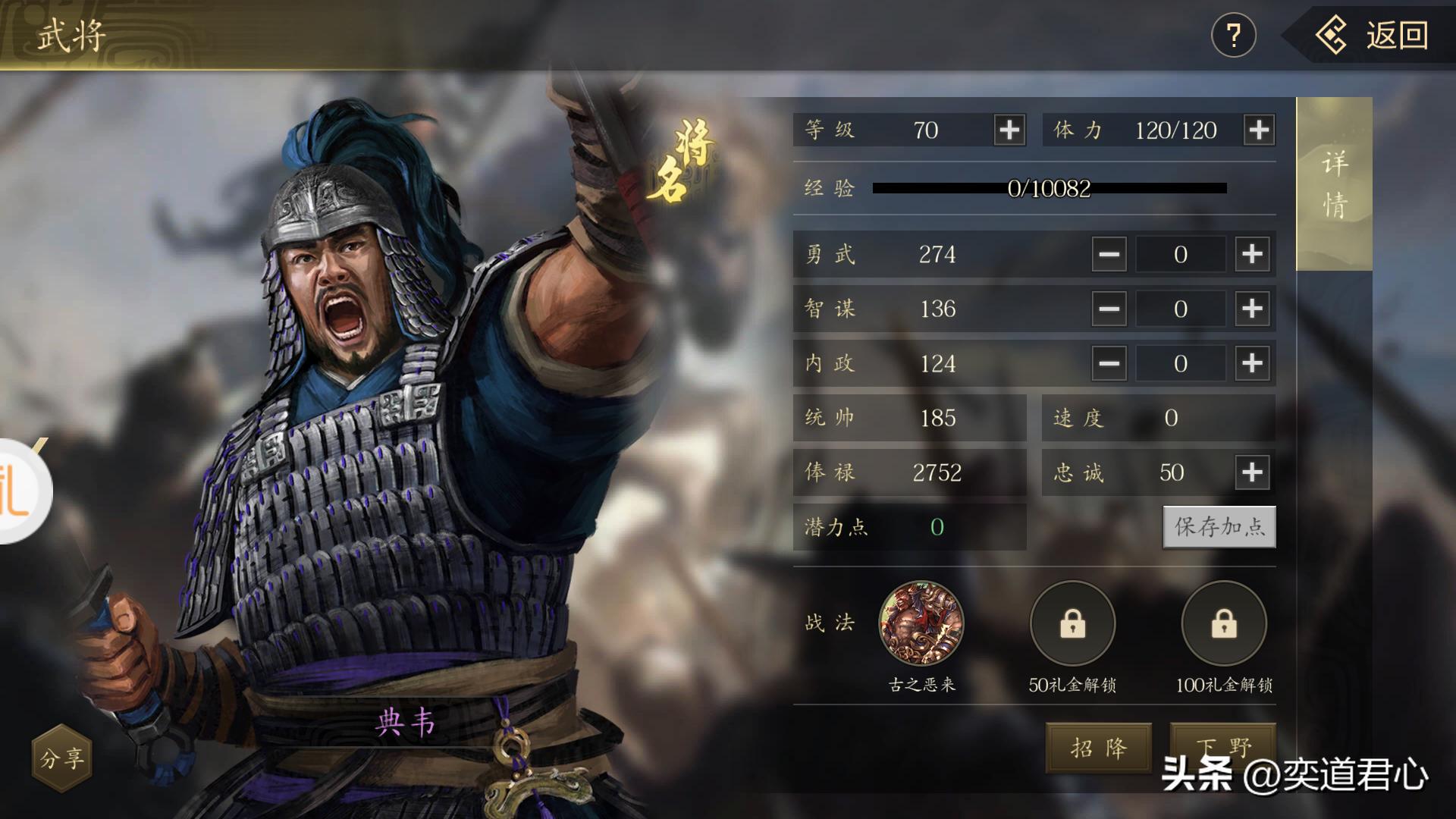Increase 内政 allocation with its plus button
This screenshot has height=819, width=1456.
coord(1252,363)
